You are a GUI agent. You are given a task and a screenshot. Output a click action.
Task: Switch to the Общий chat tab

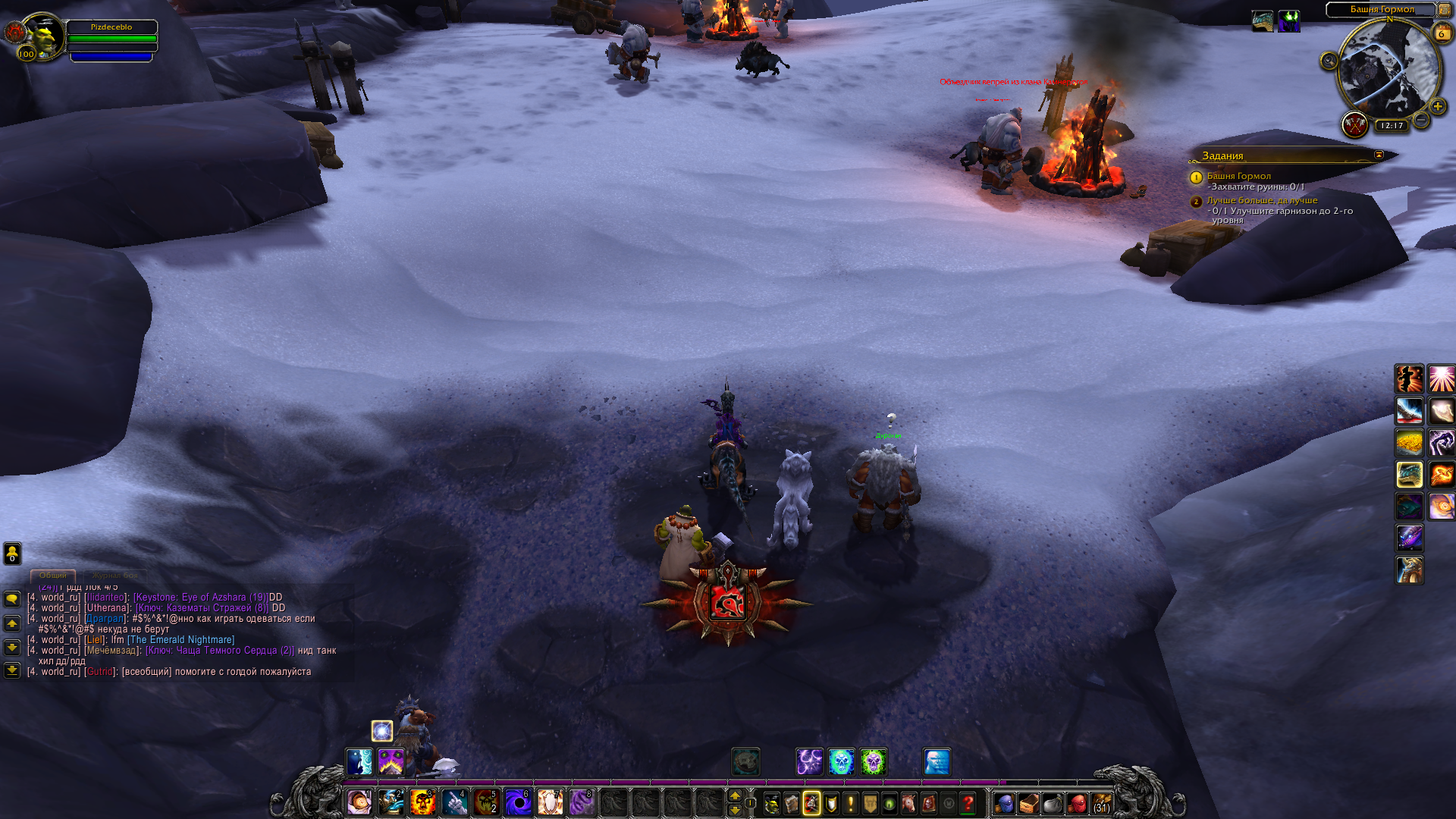pos(52,576)
